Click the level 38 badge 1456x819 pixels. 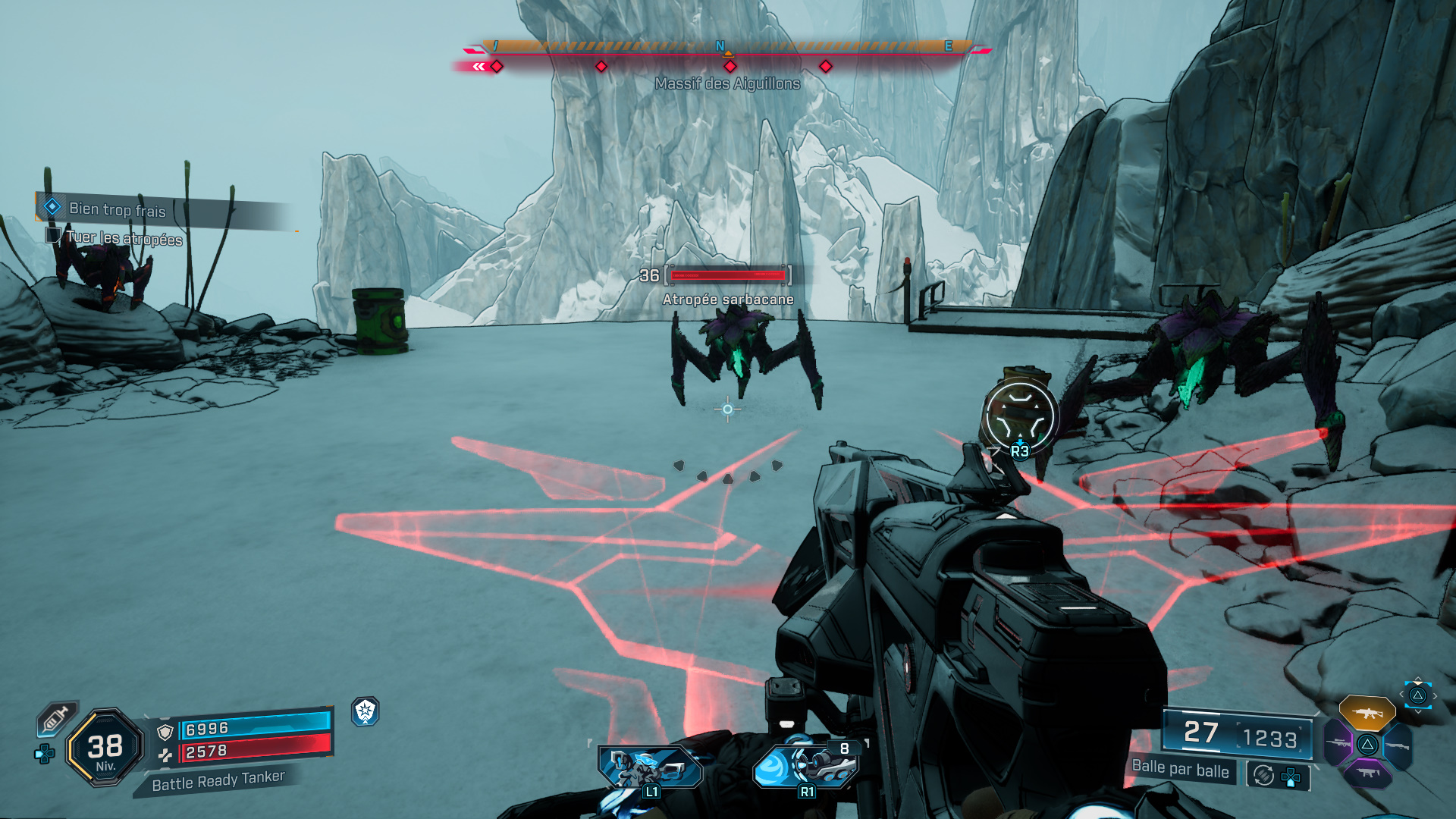coord(105,748)
